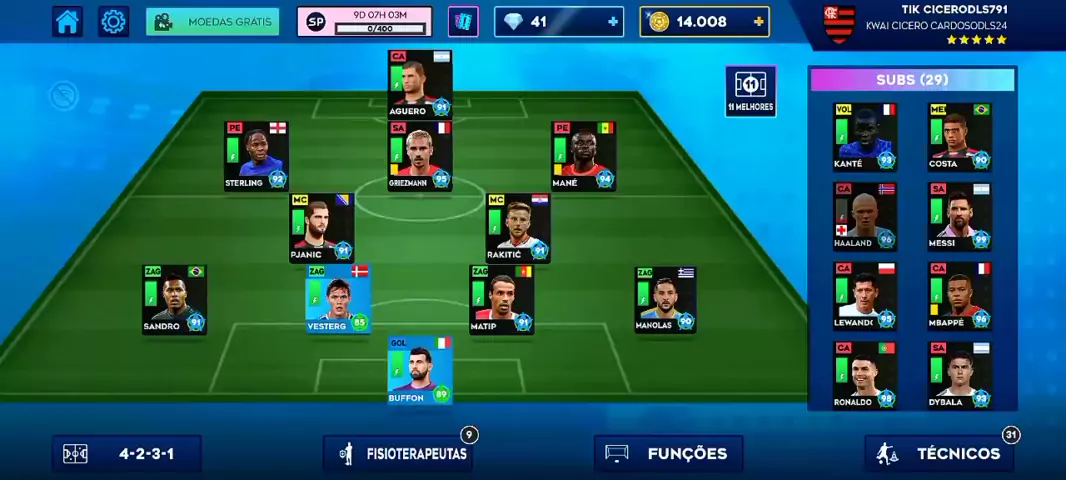The image size is (1066, 480).
Task: Open the Funções roles menu
Action: coord(668,453)
